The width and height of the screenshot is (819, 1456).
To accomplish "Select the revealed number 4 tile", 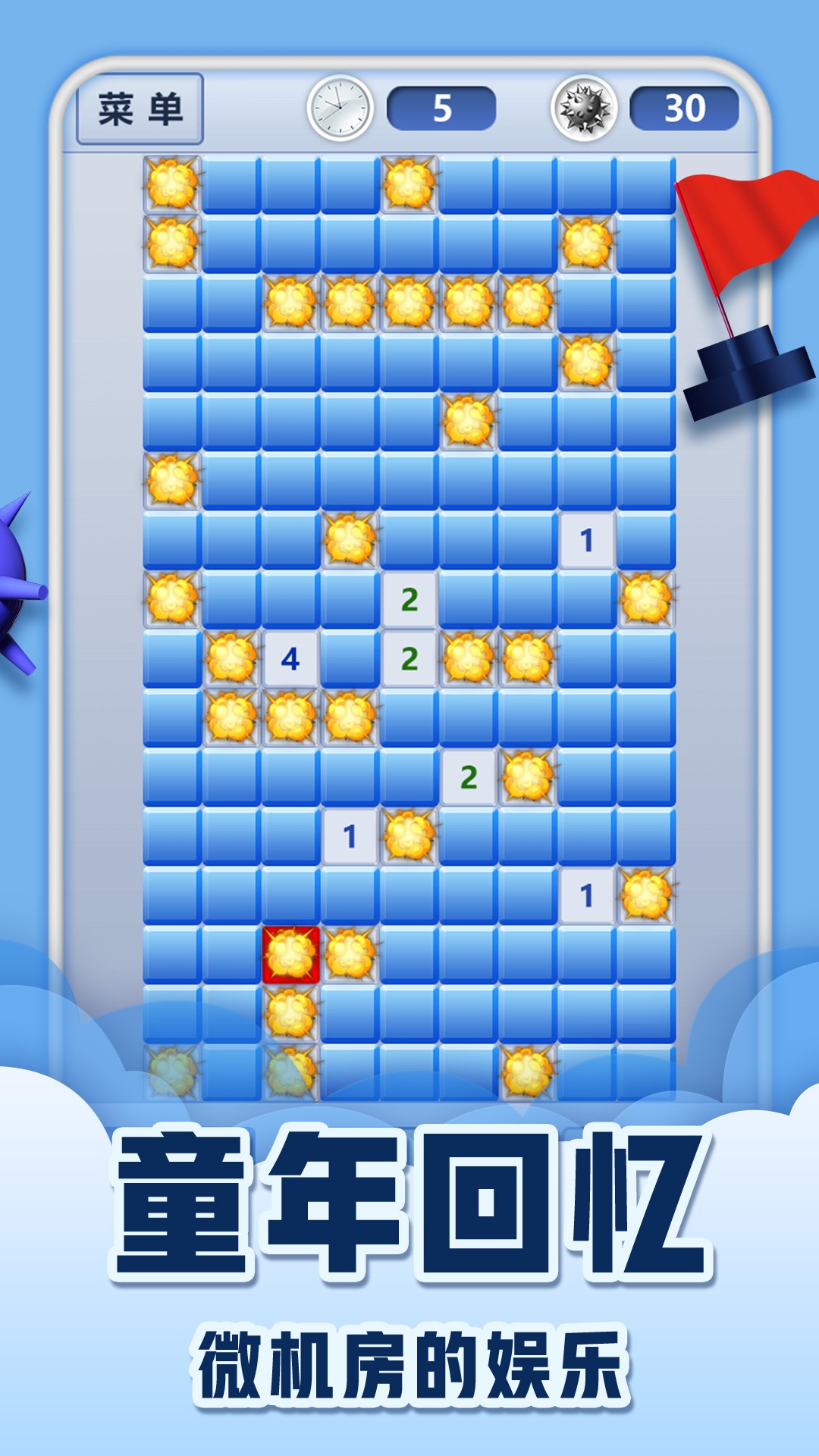I will point(290,659).
